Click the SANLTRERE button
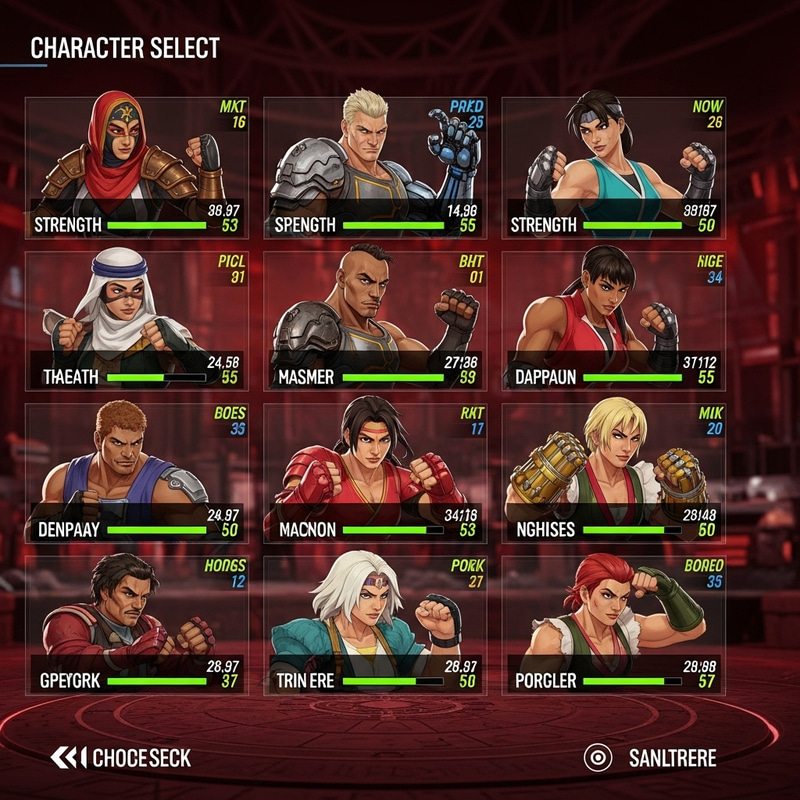The image size is (800, 800). tap(650, 758)
